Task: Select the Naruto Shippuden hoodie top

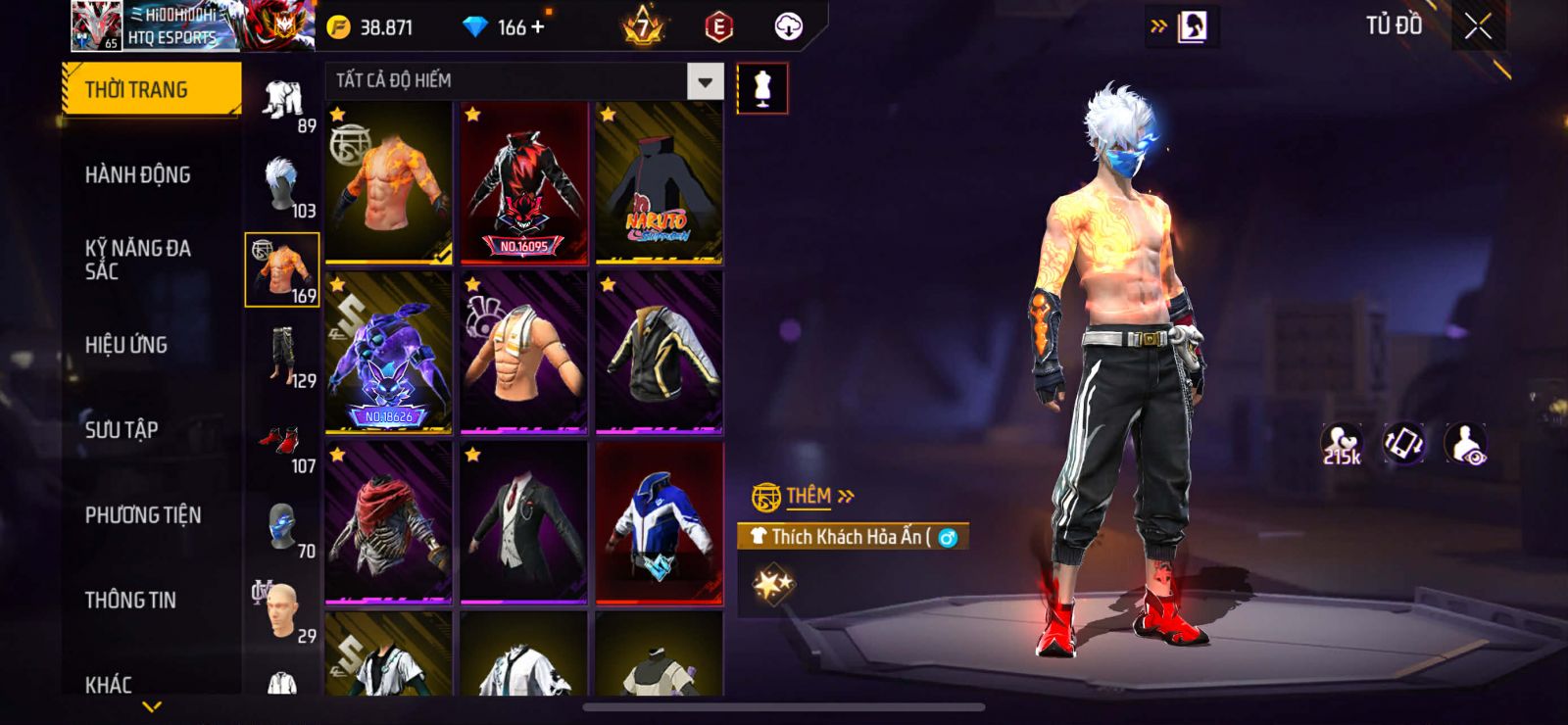Action: point(659,183)
